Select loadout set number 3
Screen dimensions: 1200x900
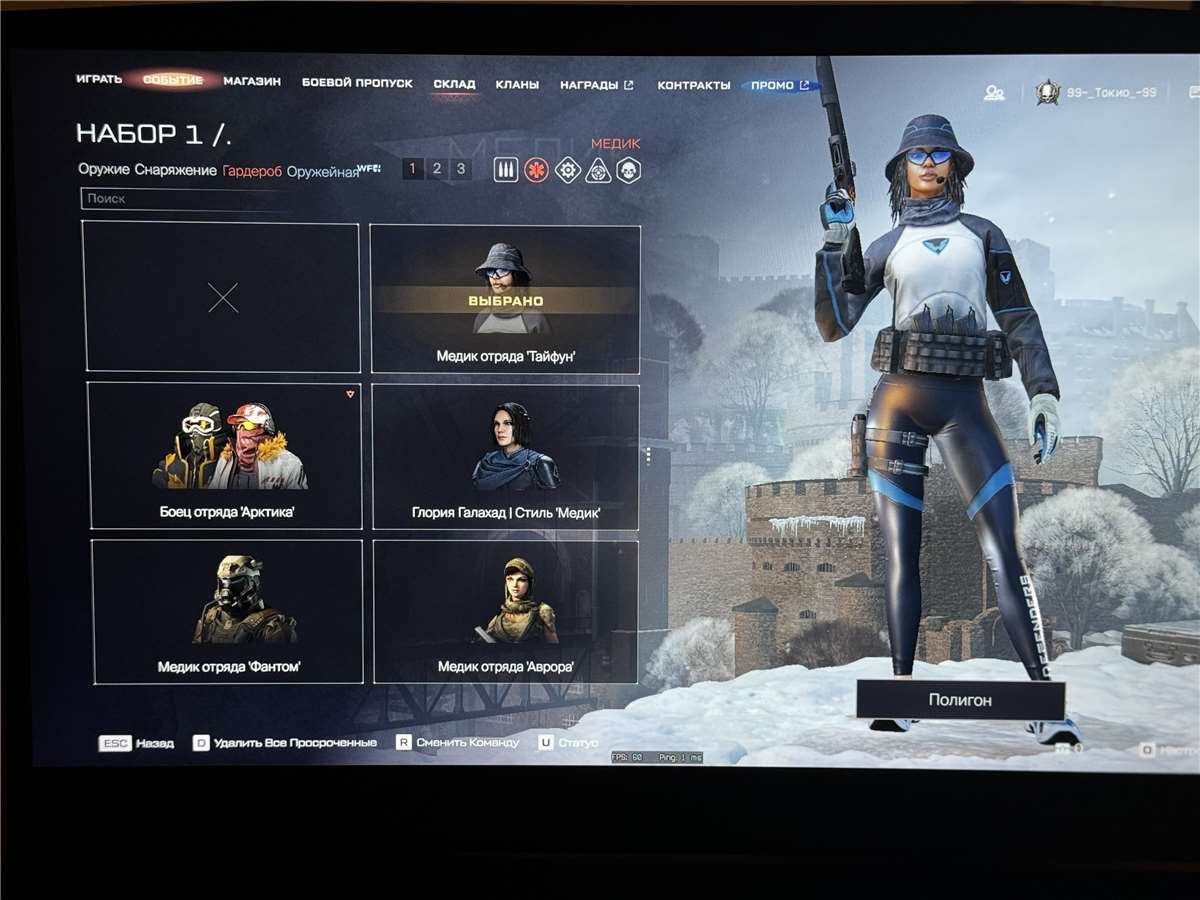pos(460,169)
